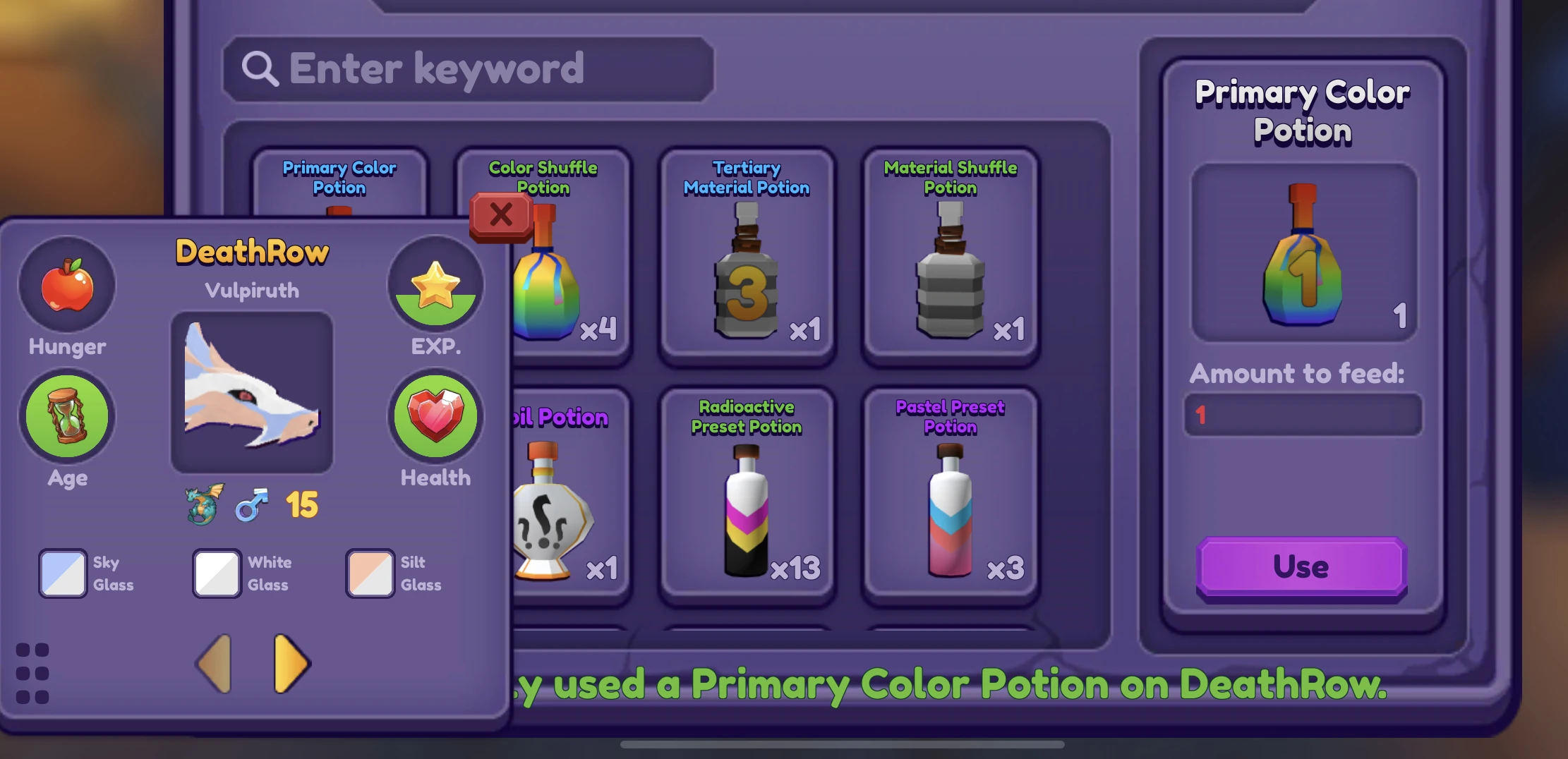The image size is (1568, 759).
Task: Toggle the Silt Glass swatch
Action: [370, 573]
